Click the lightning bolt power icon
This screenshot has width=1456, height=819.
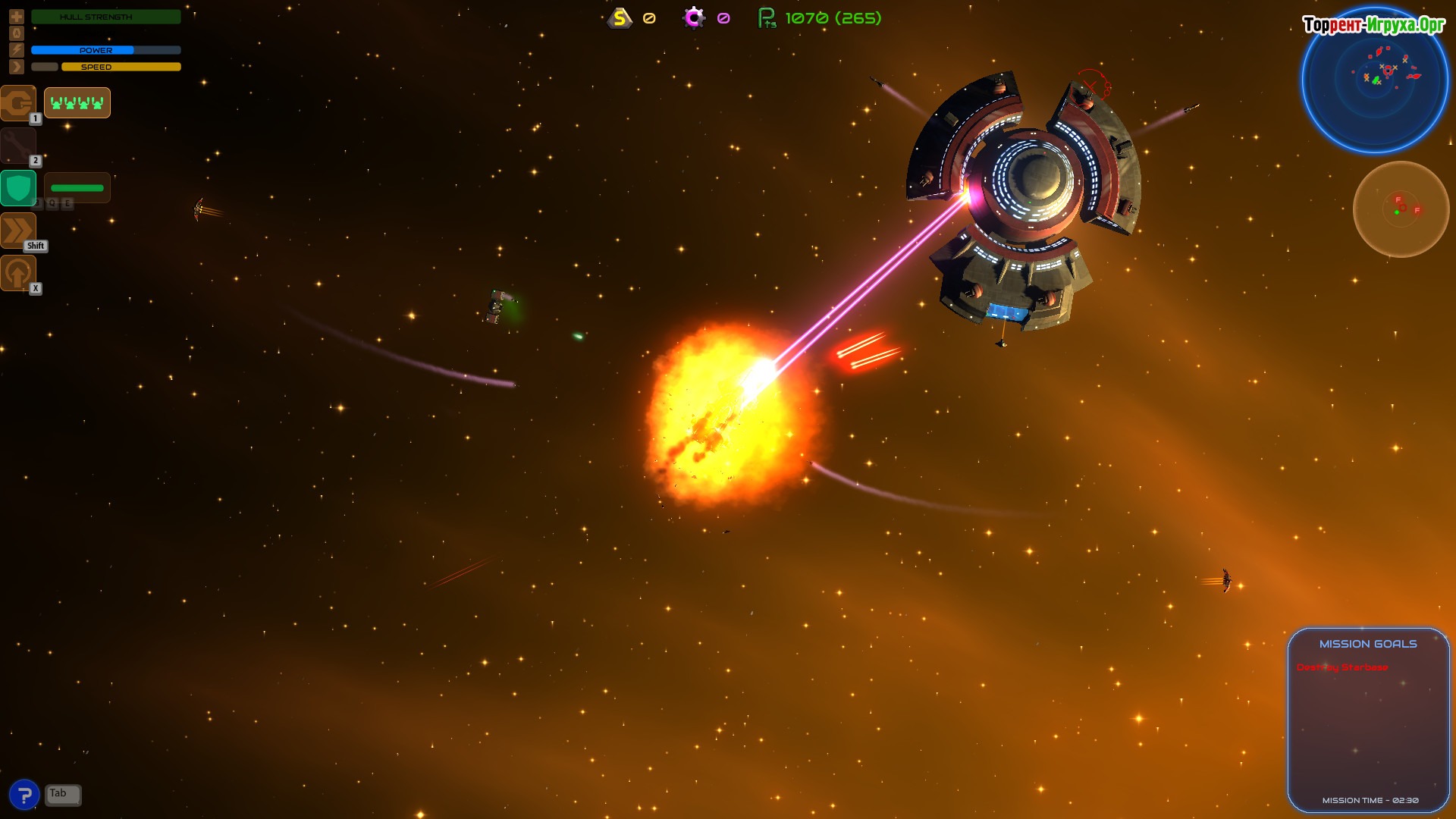click(17, 50)
